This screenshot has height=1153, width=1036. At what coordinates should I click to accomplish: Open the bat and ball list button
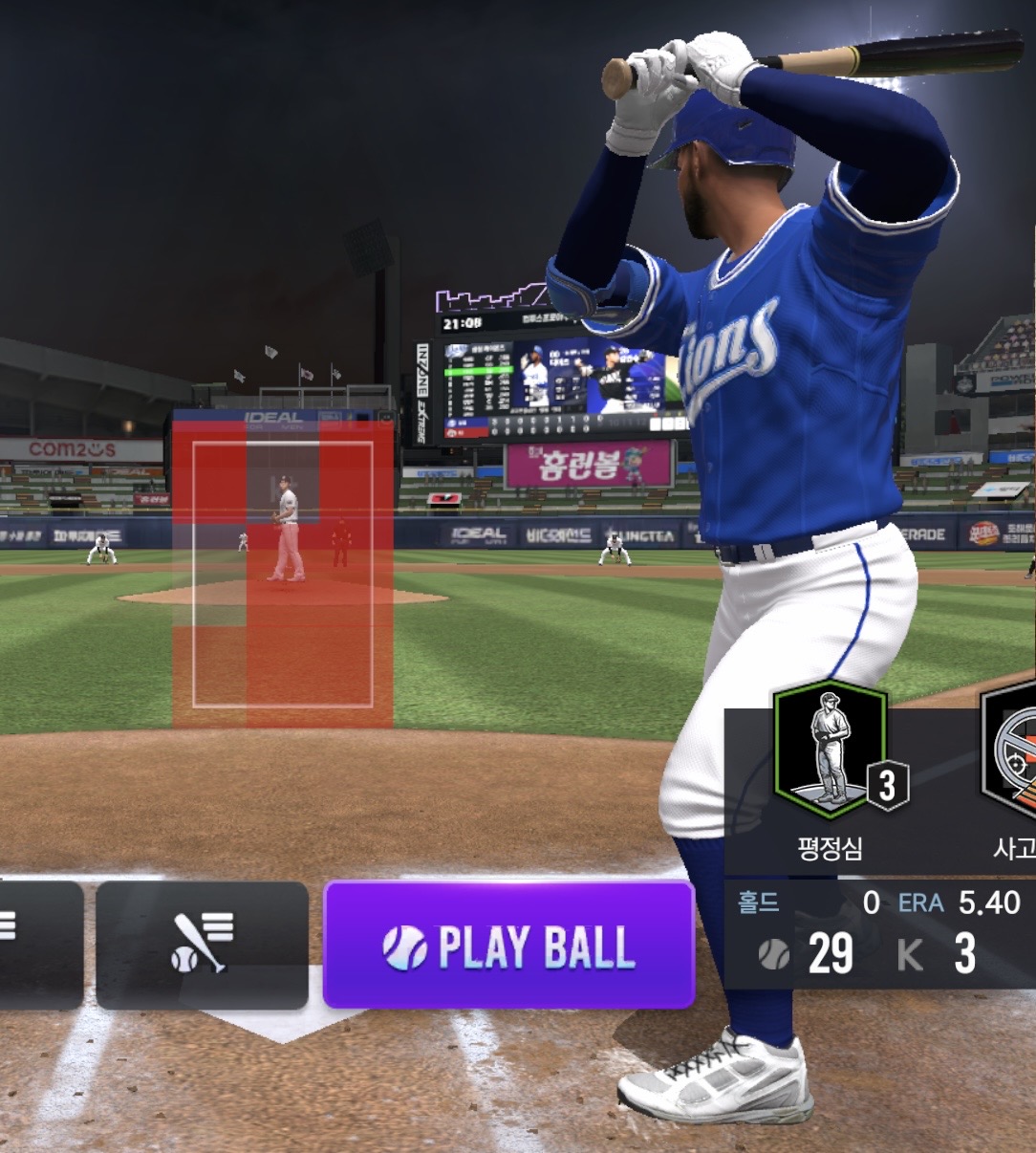202,945
